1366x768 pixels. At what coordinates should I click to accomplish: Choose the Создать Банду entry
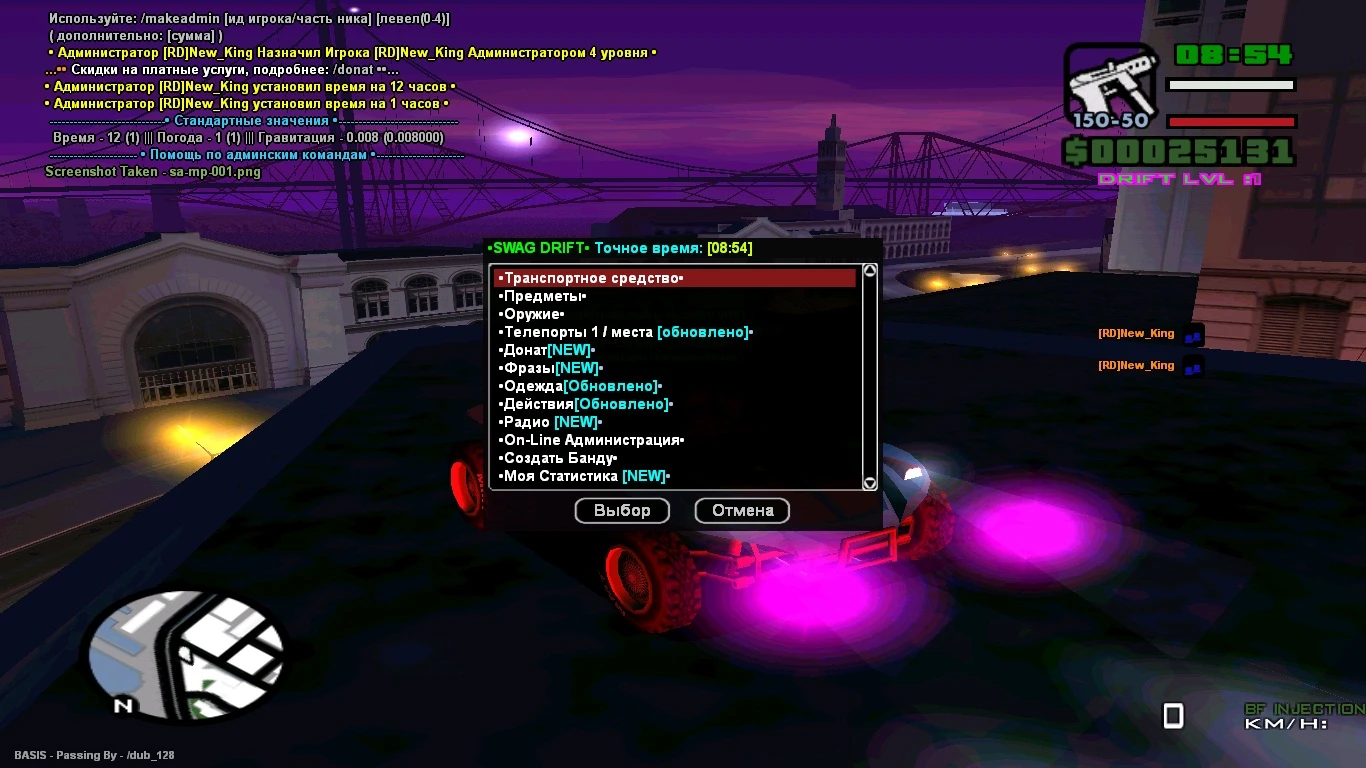pyautogui.click(x=558, y=458)
